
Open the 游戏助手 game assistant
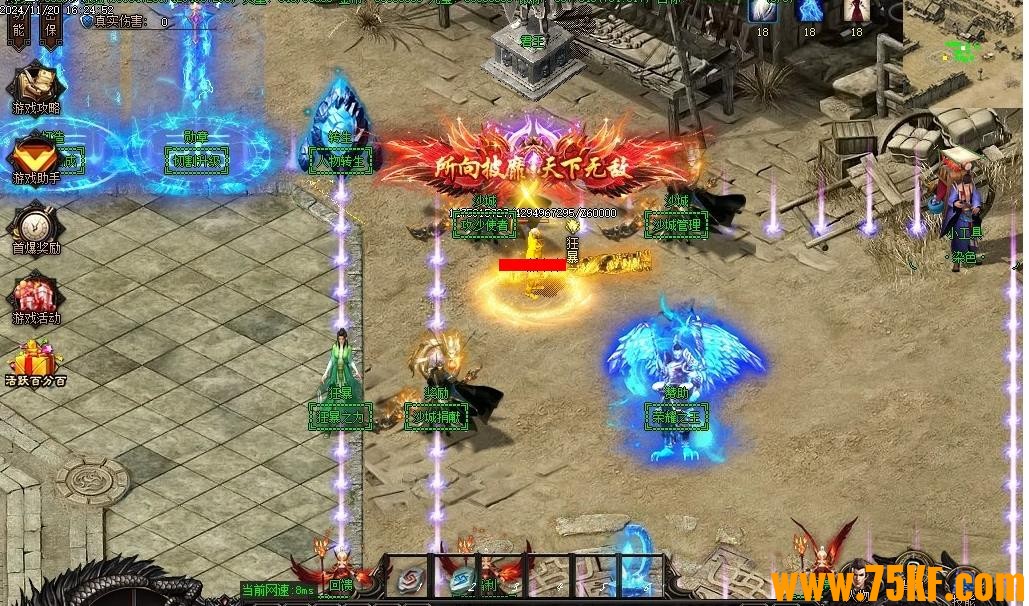[35, 158]
